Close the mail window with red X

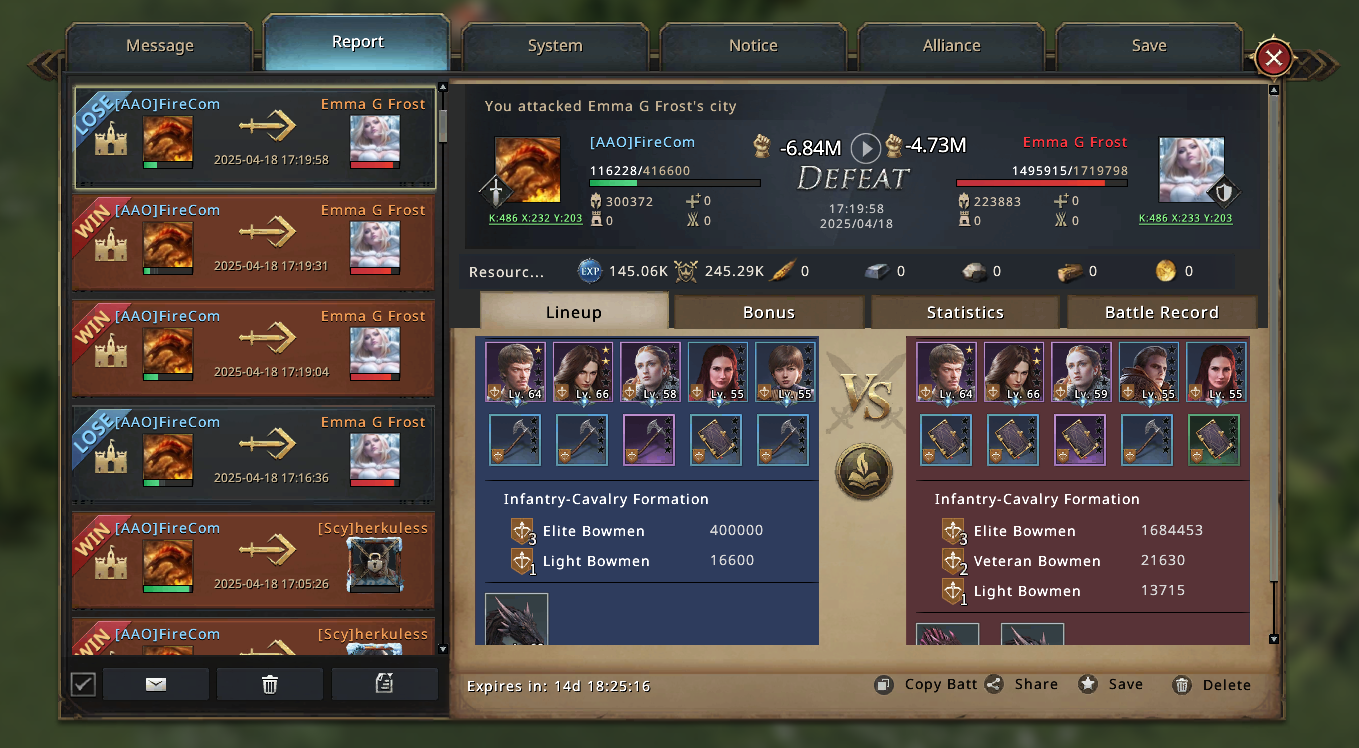click(1273, 58)
